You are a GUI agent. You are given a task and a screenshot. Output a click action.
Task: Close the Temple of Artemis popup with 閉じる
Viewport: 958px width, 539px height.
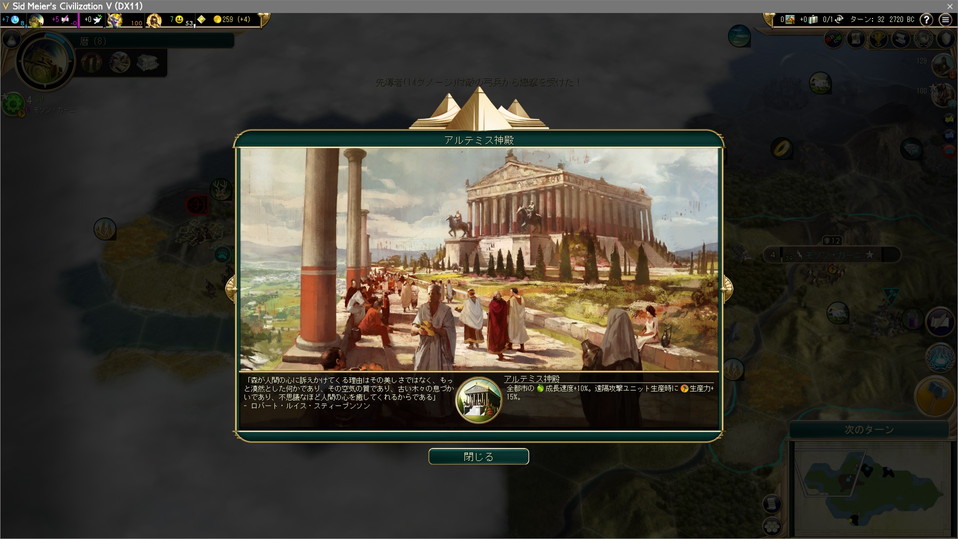pyautogui.click(x=478, y=456)
